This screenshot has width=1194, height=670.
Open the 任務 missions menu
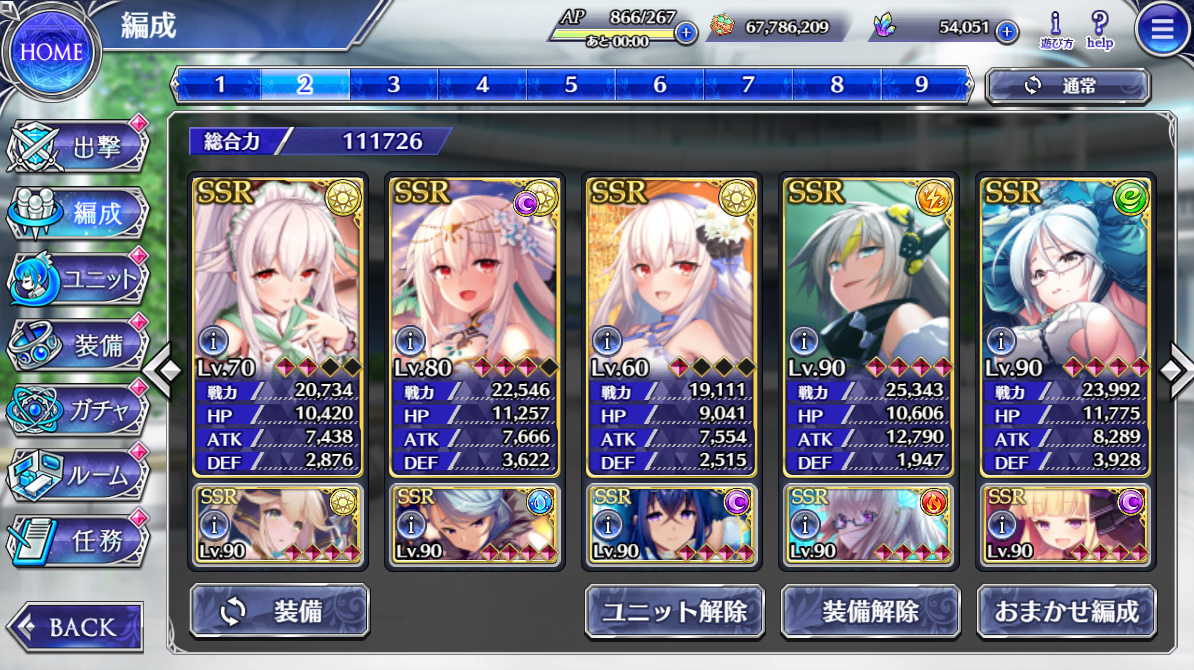coord(80,541)
